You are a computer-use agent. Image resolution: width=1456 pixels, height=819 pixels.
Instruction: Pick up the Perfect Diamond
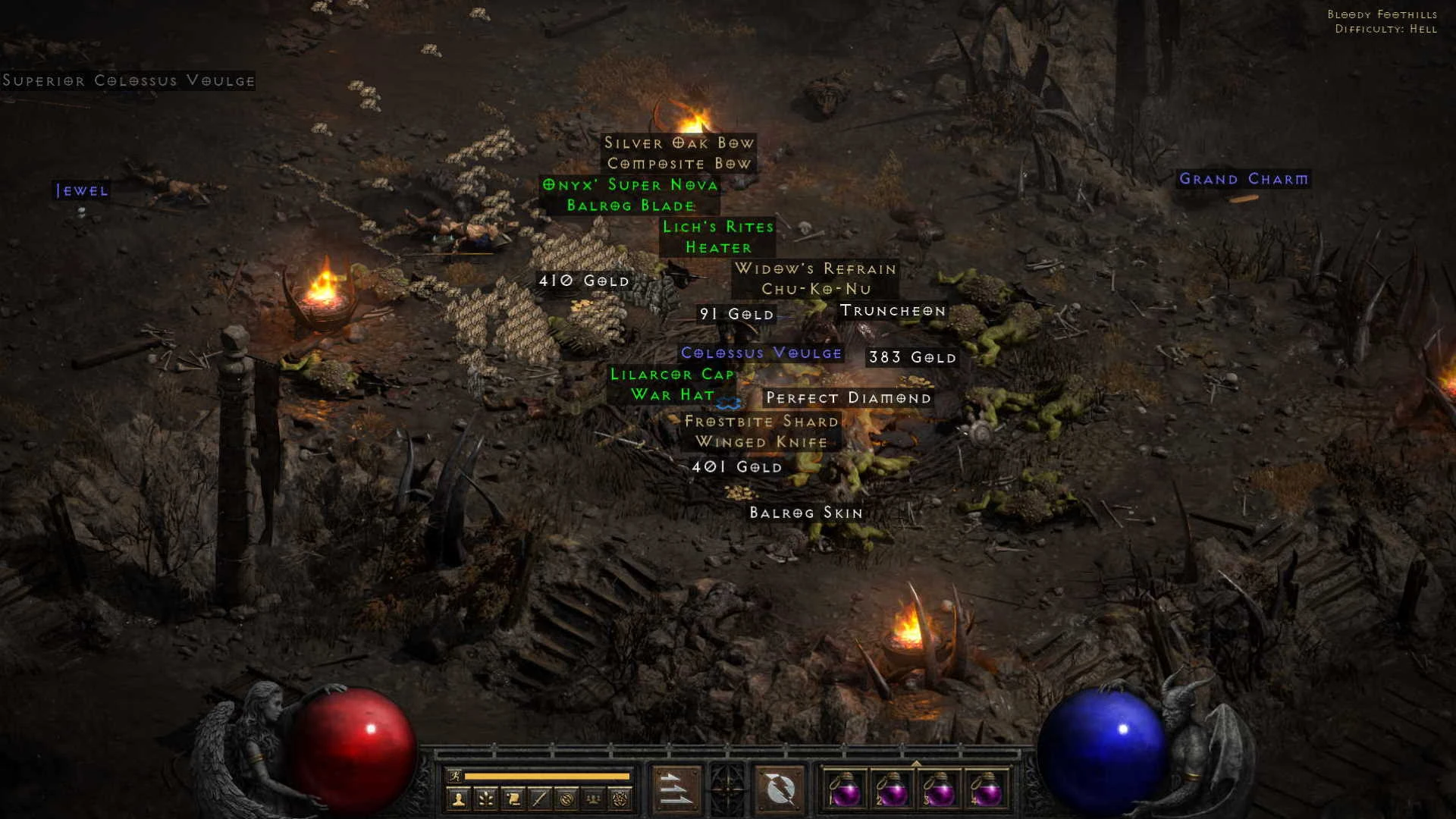[x=847, y=397]
